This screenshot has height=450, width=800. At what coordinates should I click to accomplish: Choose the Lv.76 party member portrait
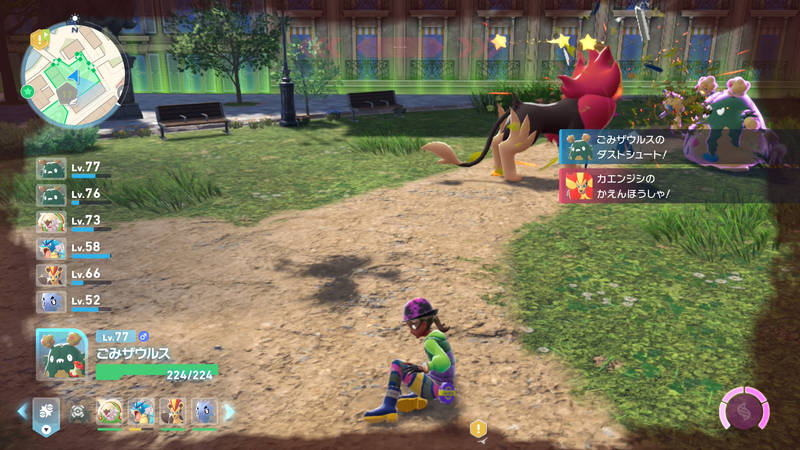click(51, 195)
